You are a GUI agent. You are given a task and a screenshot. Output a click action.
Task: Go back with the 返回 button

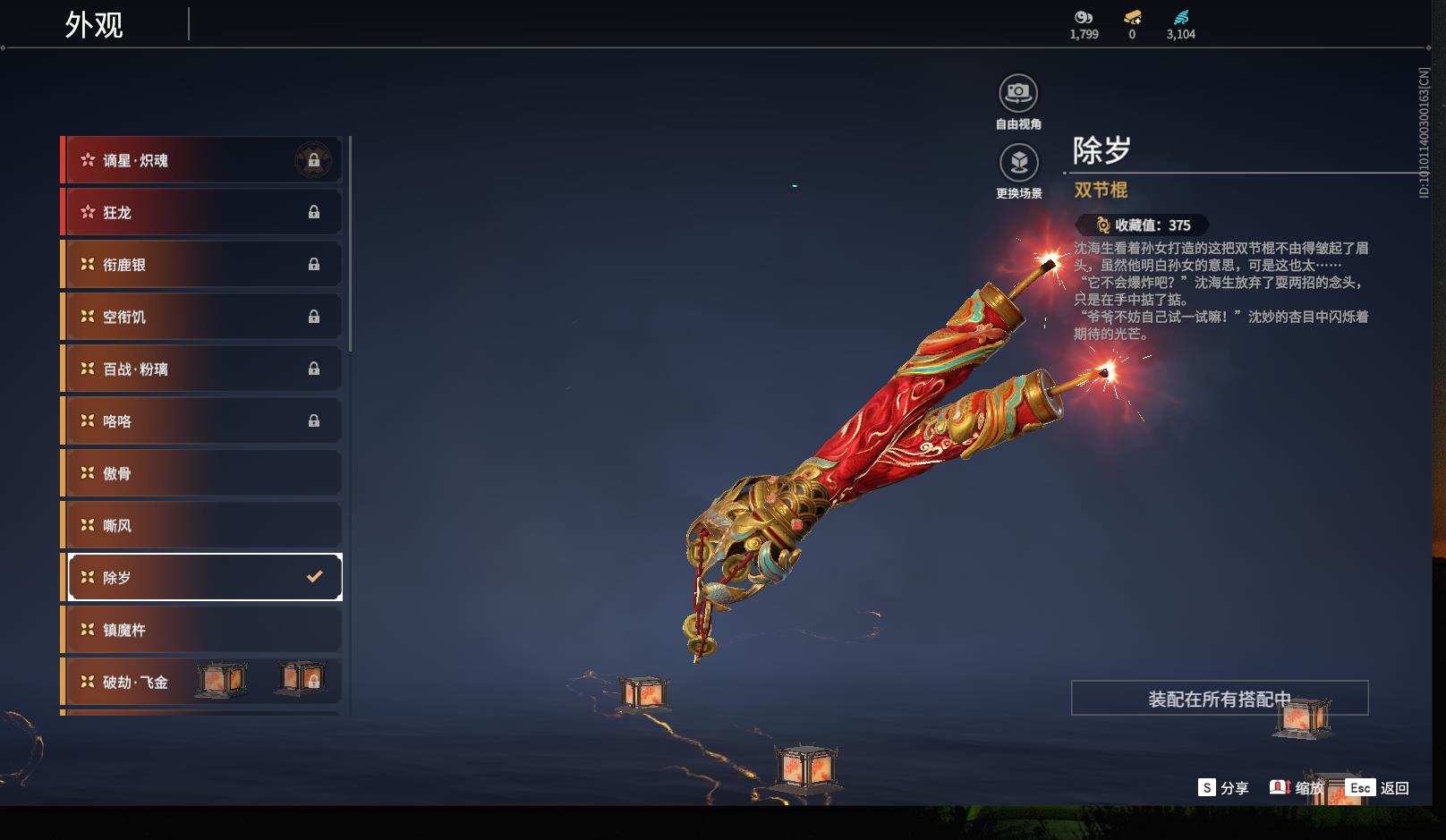(x=1378, y=788)
